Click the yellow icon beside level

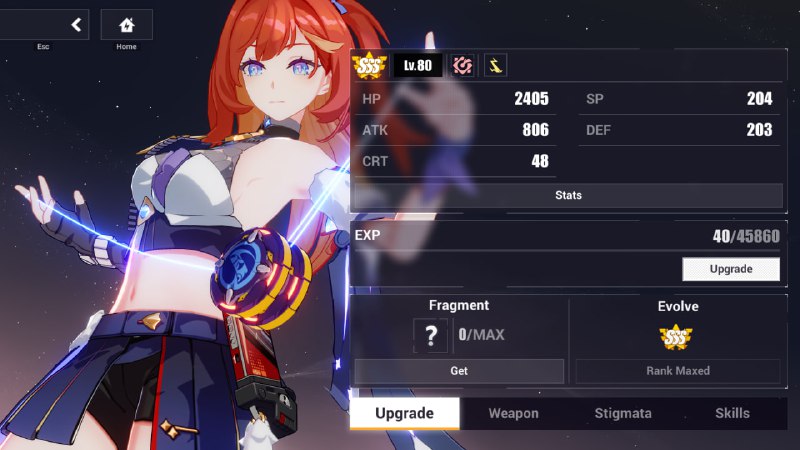pos(495,66)
